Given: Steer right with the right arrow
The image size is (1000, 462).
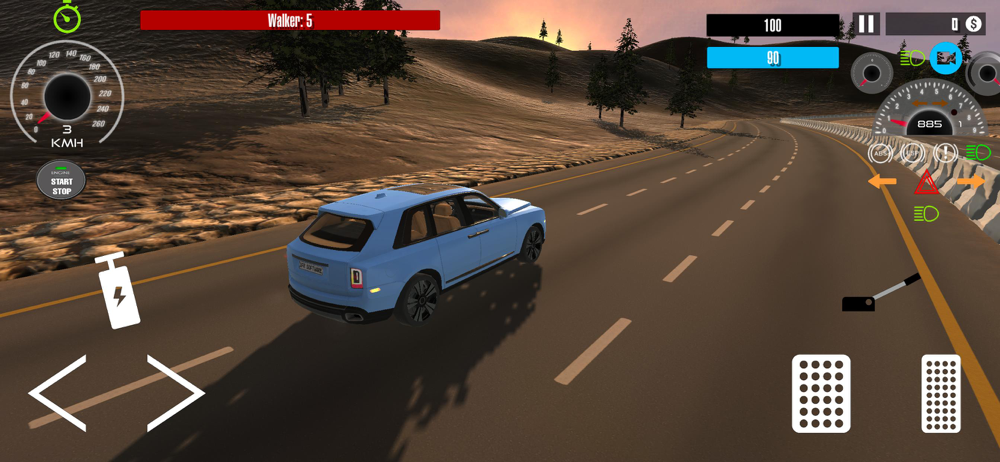Looking at the screenshot, I should 175,392.
